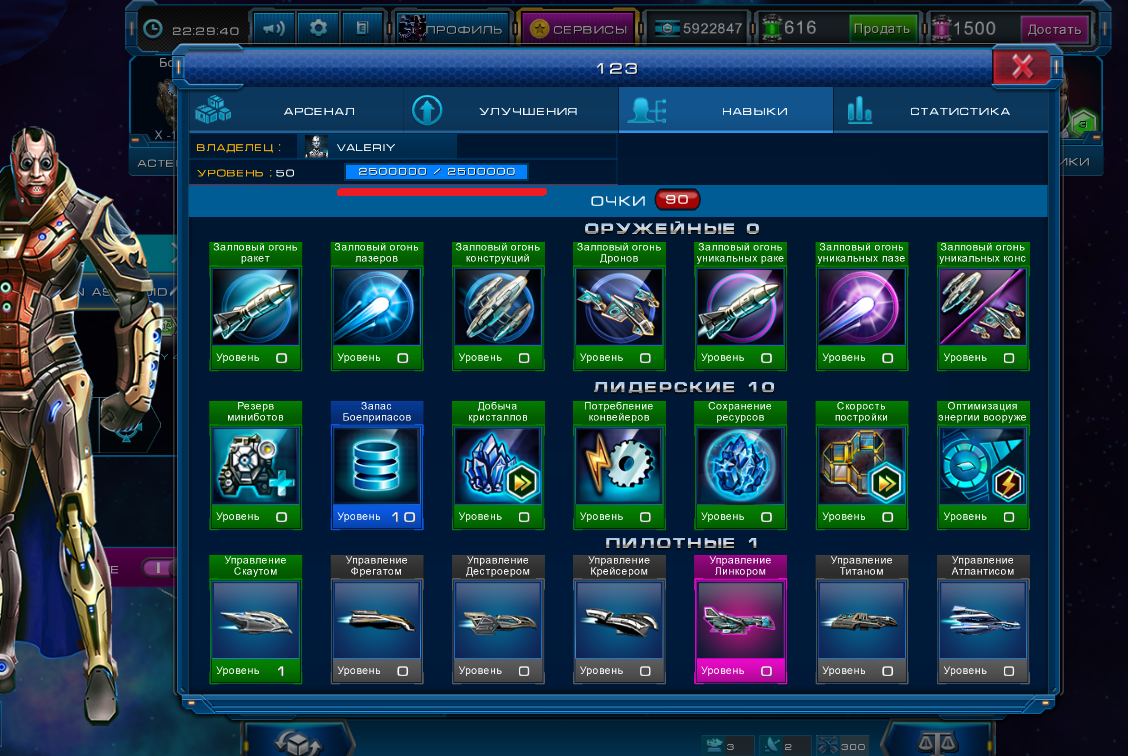
Task: Open settings with the gear icon
Action: (318, 28)
